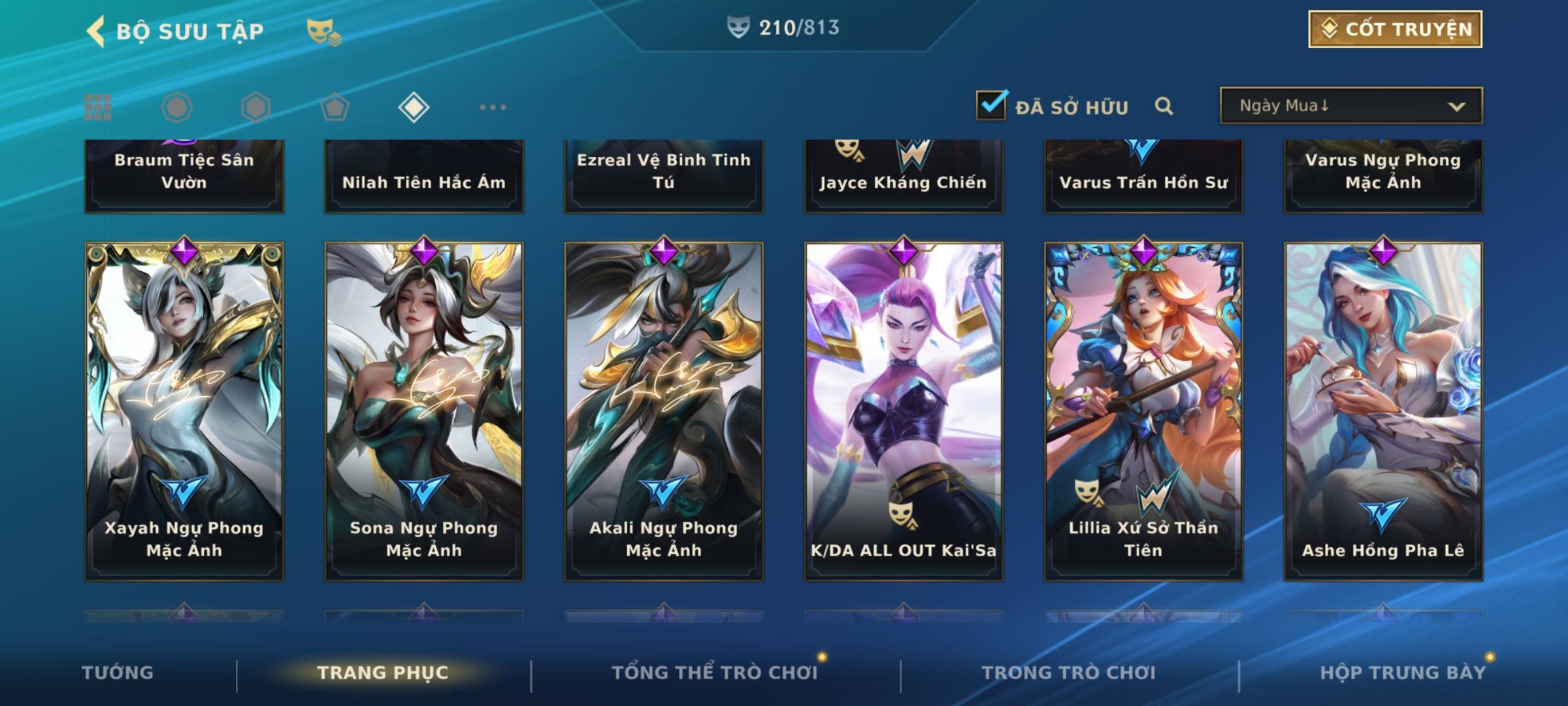Choose the diamond rarity filter

[x=414, y=107]
